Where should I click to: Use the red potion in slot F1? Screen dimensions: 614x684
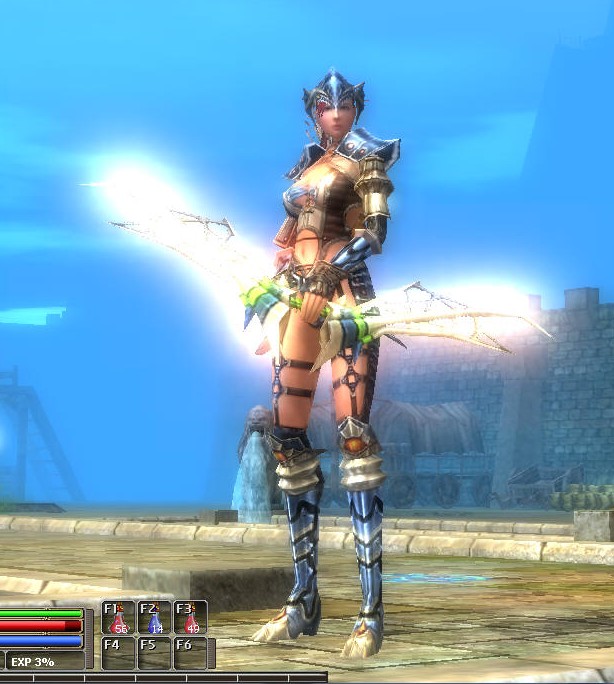pos(119,618)
